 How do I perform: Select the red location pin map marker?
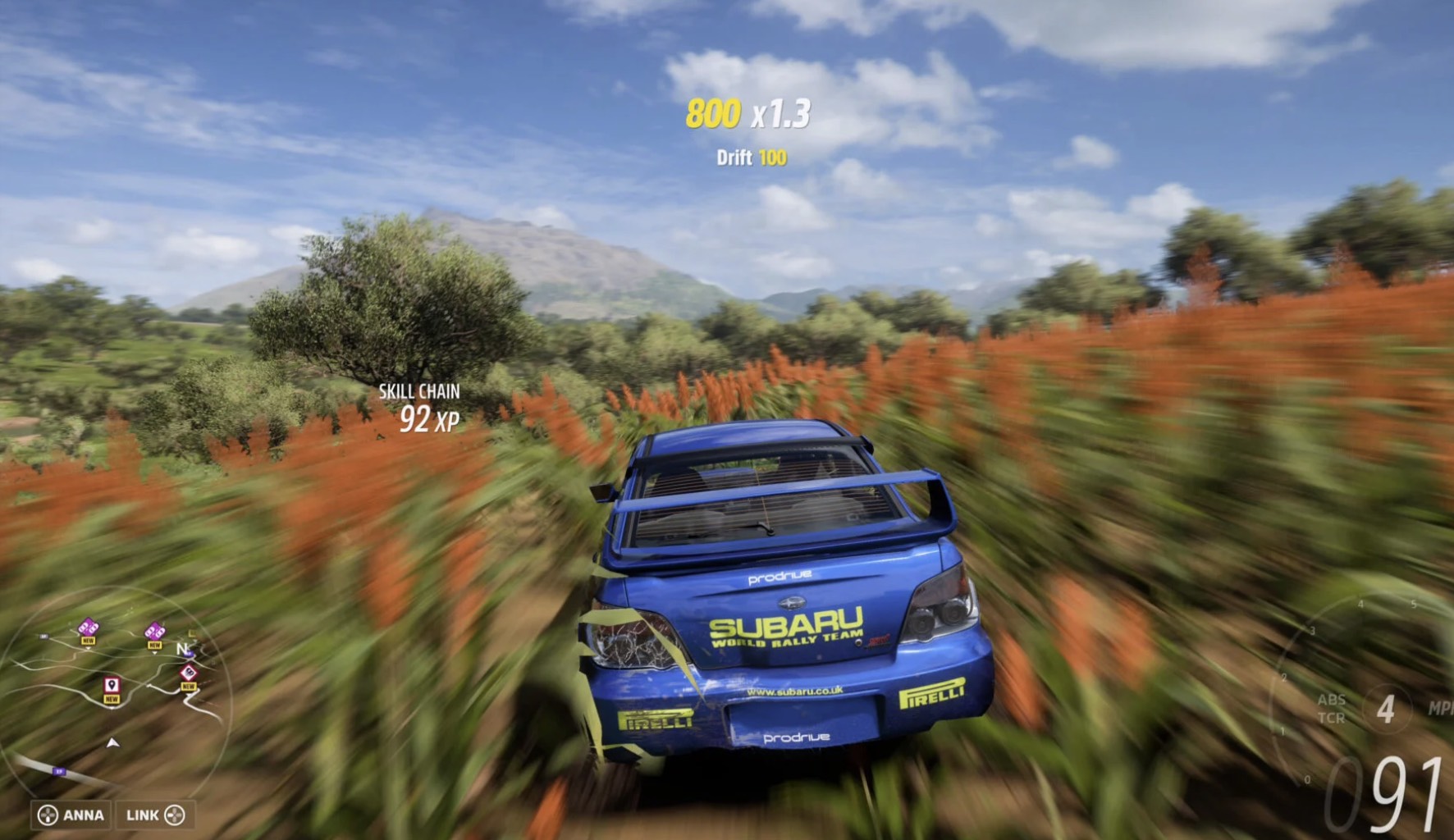click(112, 686)
